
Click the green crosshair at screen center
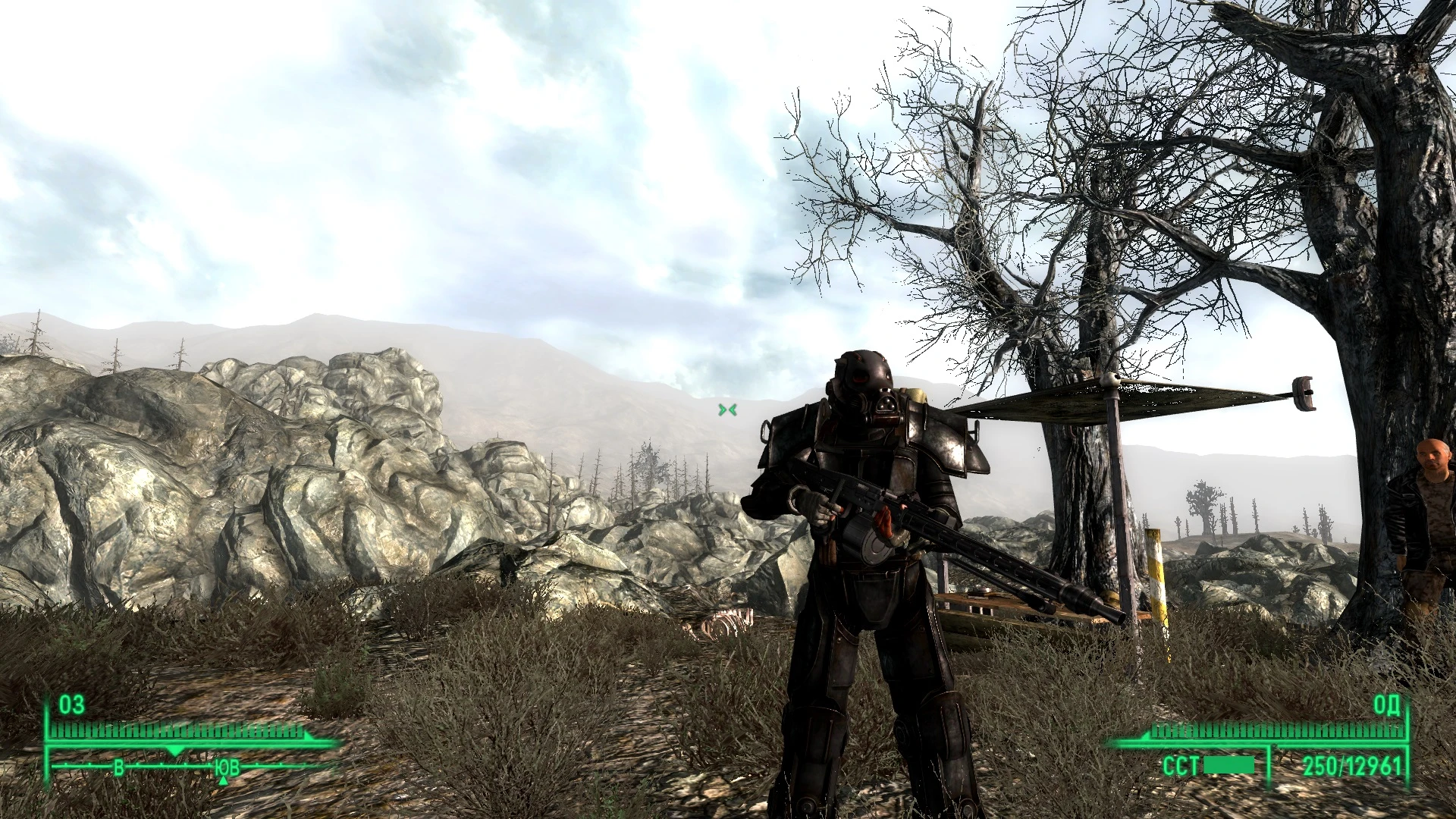coord(727,409)
